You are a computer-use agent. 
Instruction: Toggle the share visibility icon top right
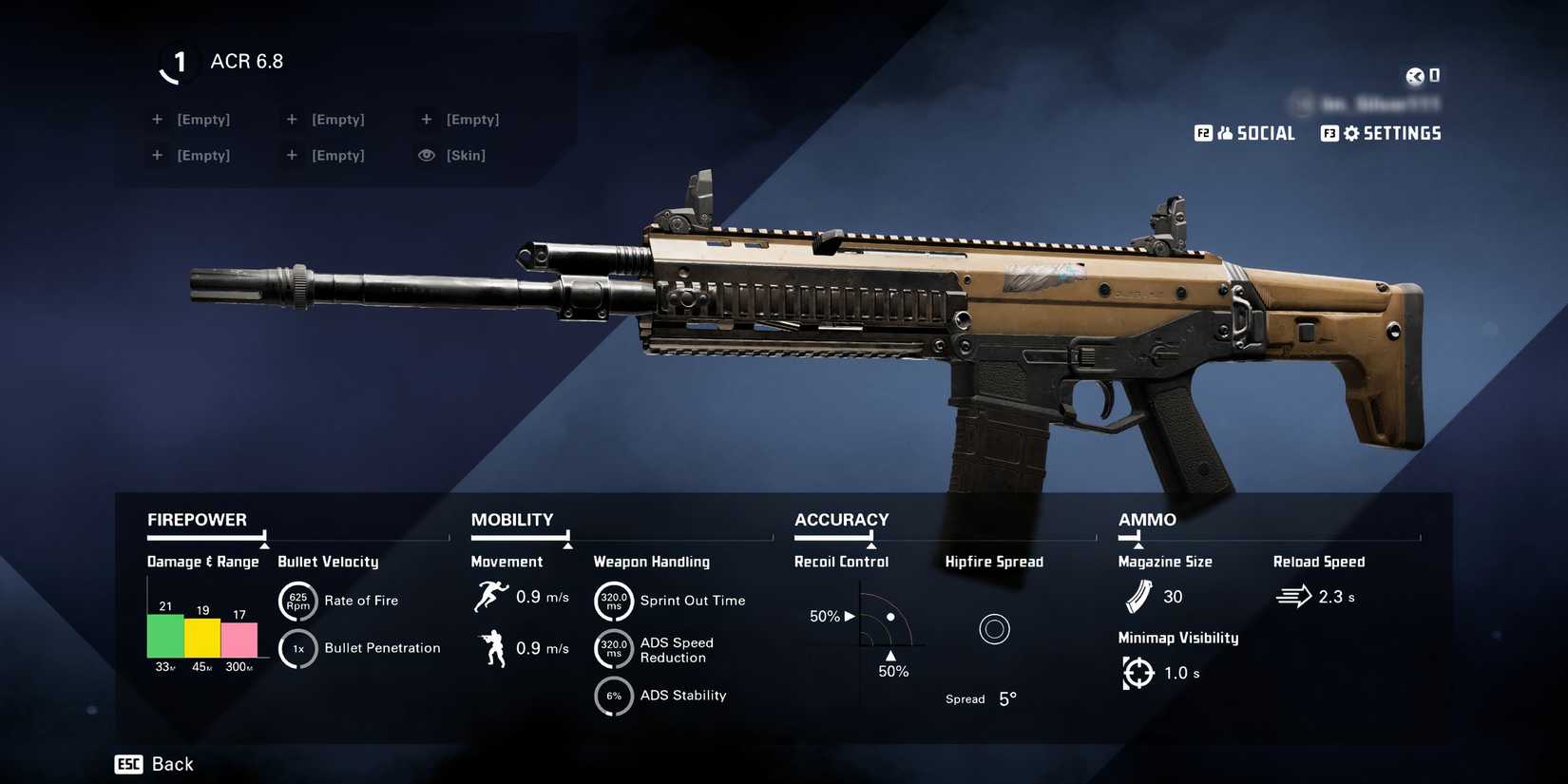point(1414,76)
